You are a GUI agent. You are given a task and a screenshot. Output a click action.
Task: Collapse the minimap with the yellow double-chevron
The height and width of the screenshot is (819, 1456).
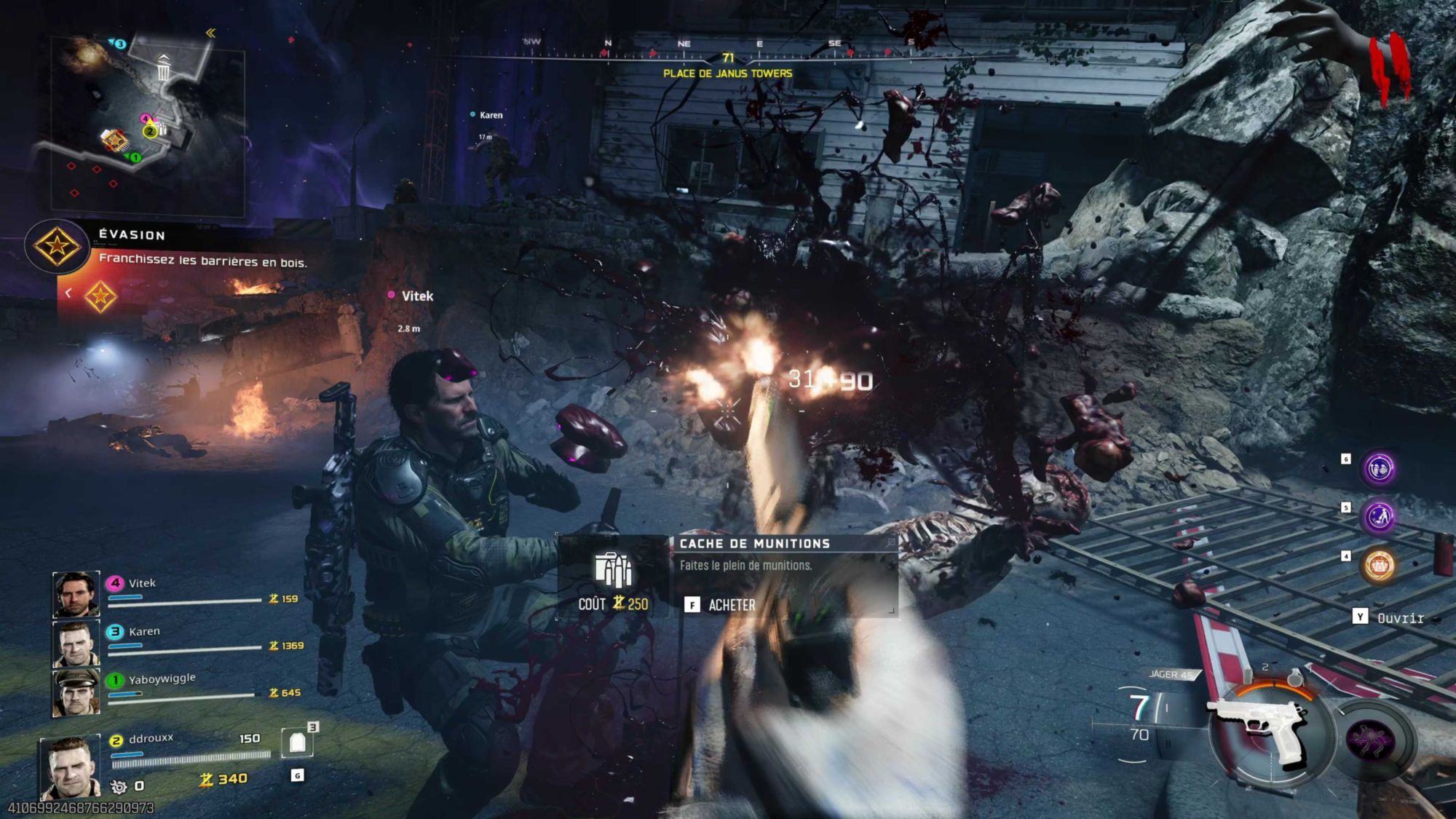(x=210, y=33)
